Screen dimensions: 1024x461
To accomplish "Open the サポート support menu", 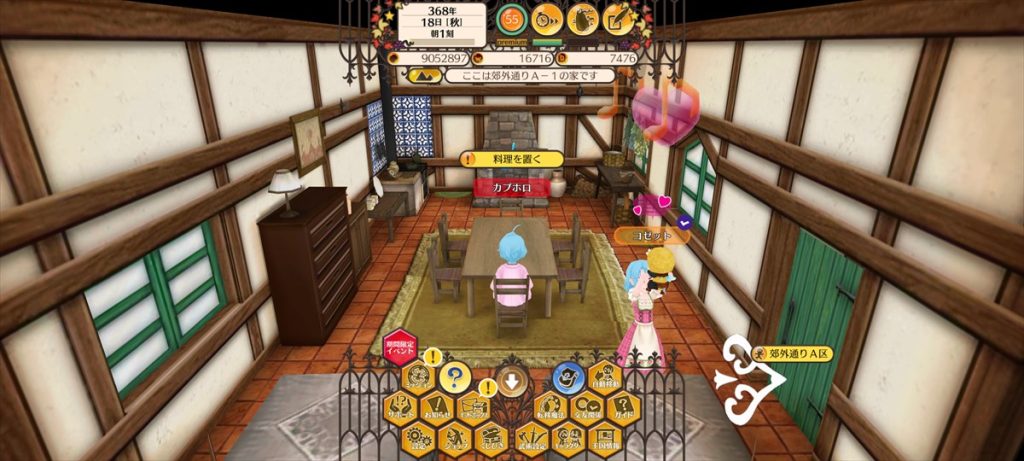I will pos(401,409).
